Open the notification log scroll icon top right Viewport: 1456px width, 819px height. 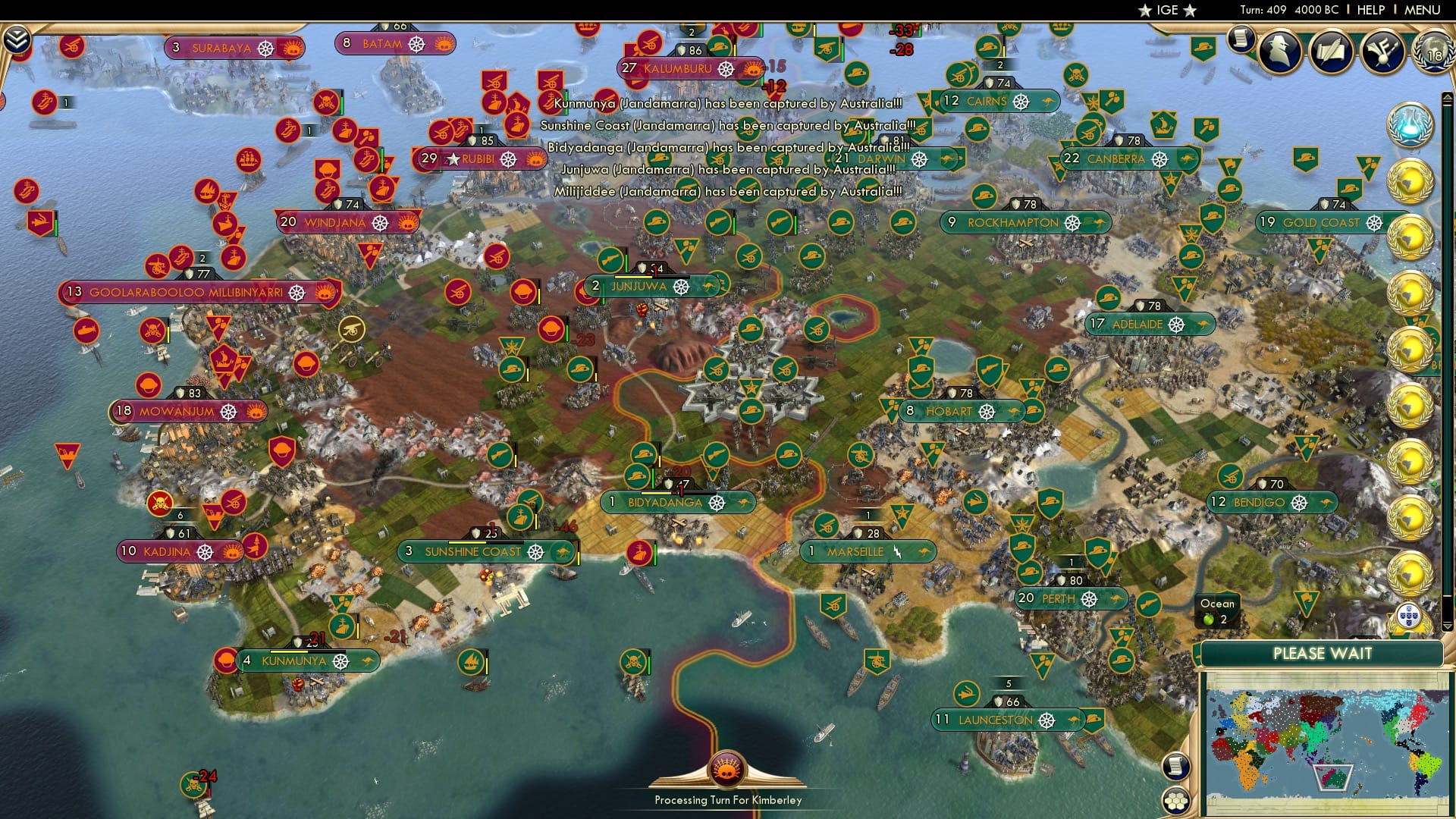tap(1242, 39)
